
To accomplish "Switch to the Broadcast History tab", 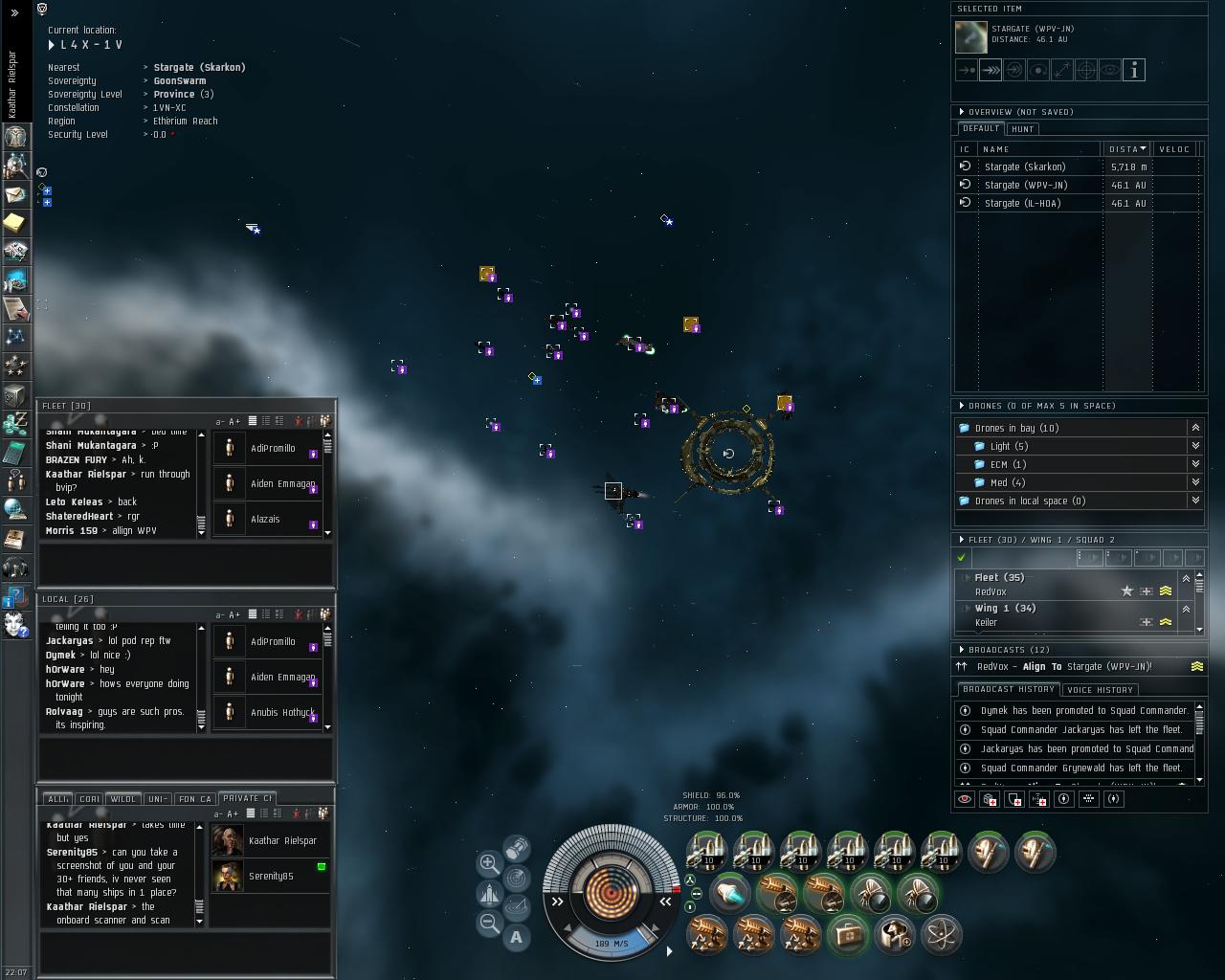I will 1008,689.
